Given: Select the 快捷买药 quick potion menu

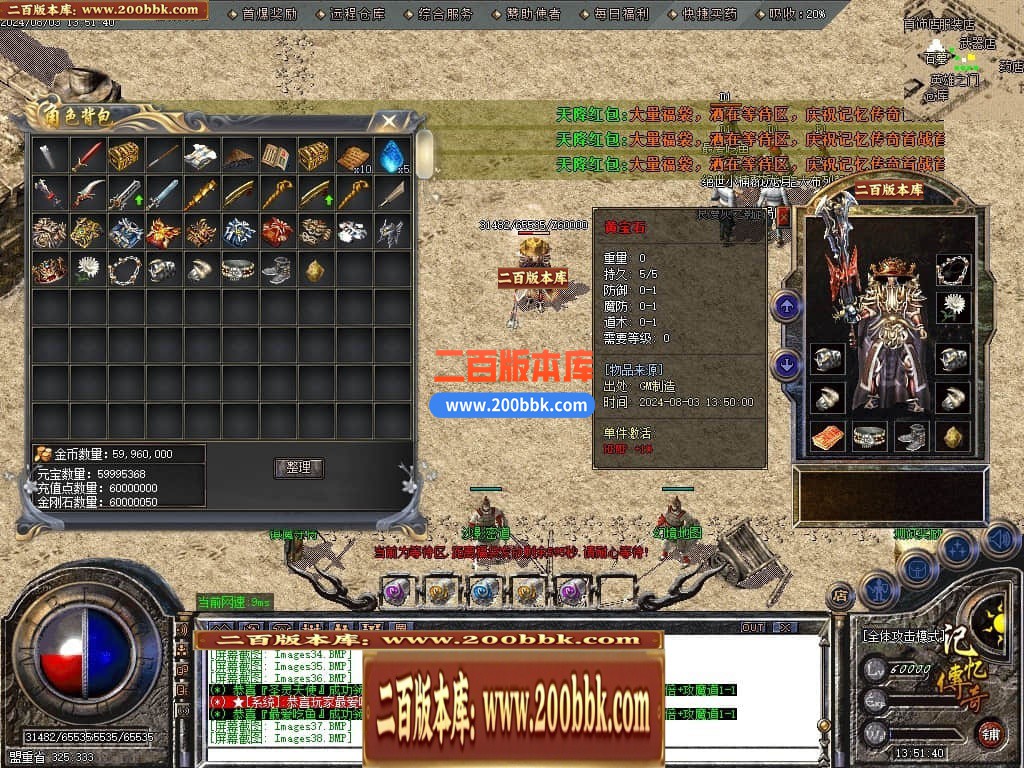Looking at the screenshot, I should 708,14.
